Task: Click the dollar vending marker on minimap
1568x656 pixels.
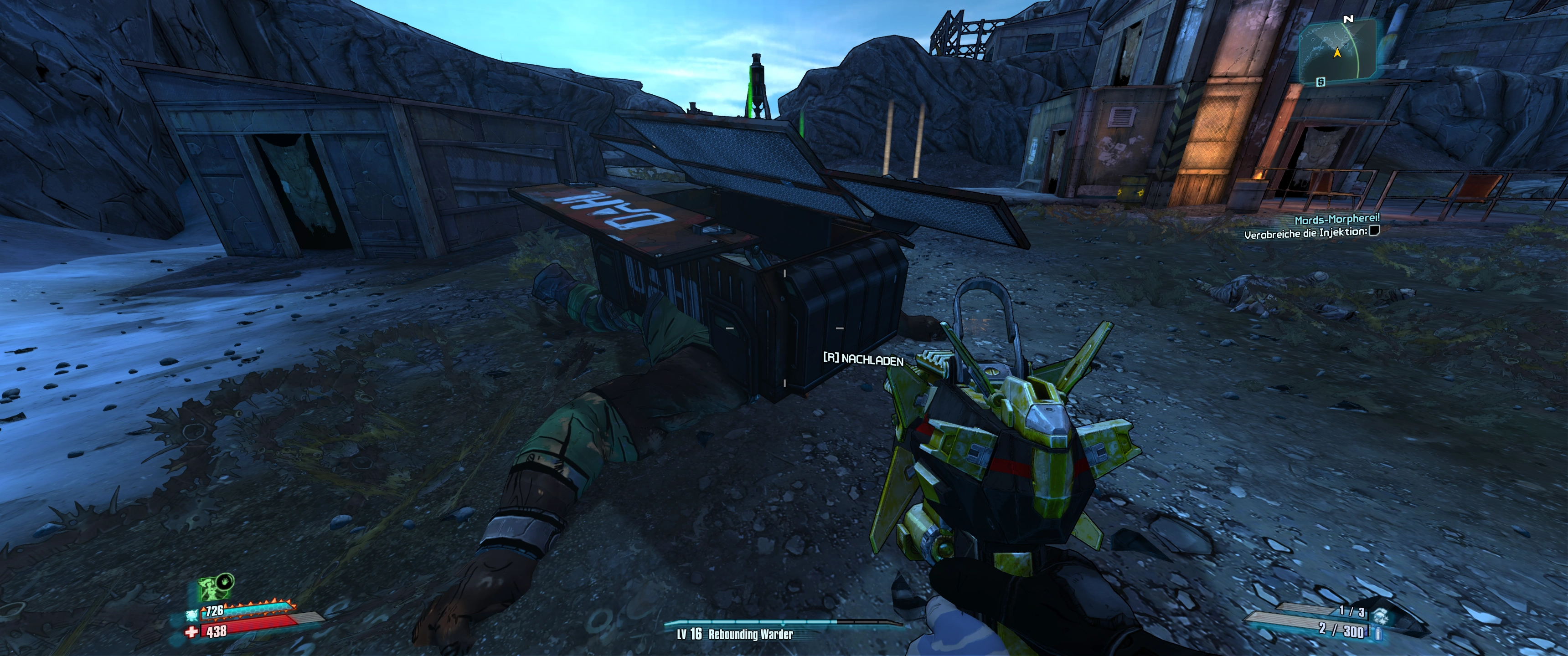Action: click(1320, 82)
